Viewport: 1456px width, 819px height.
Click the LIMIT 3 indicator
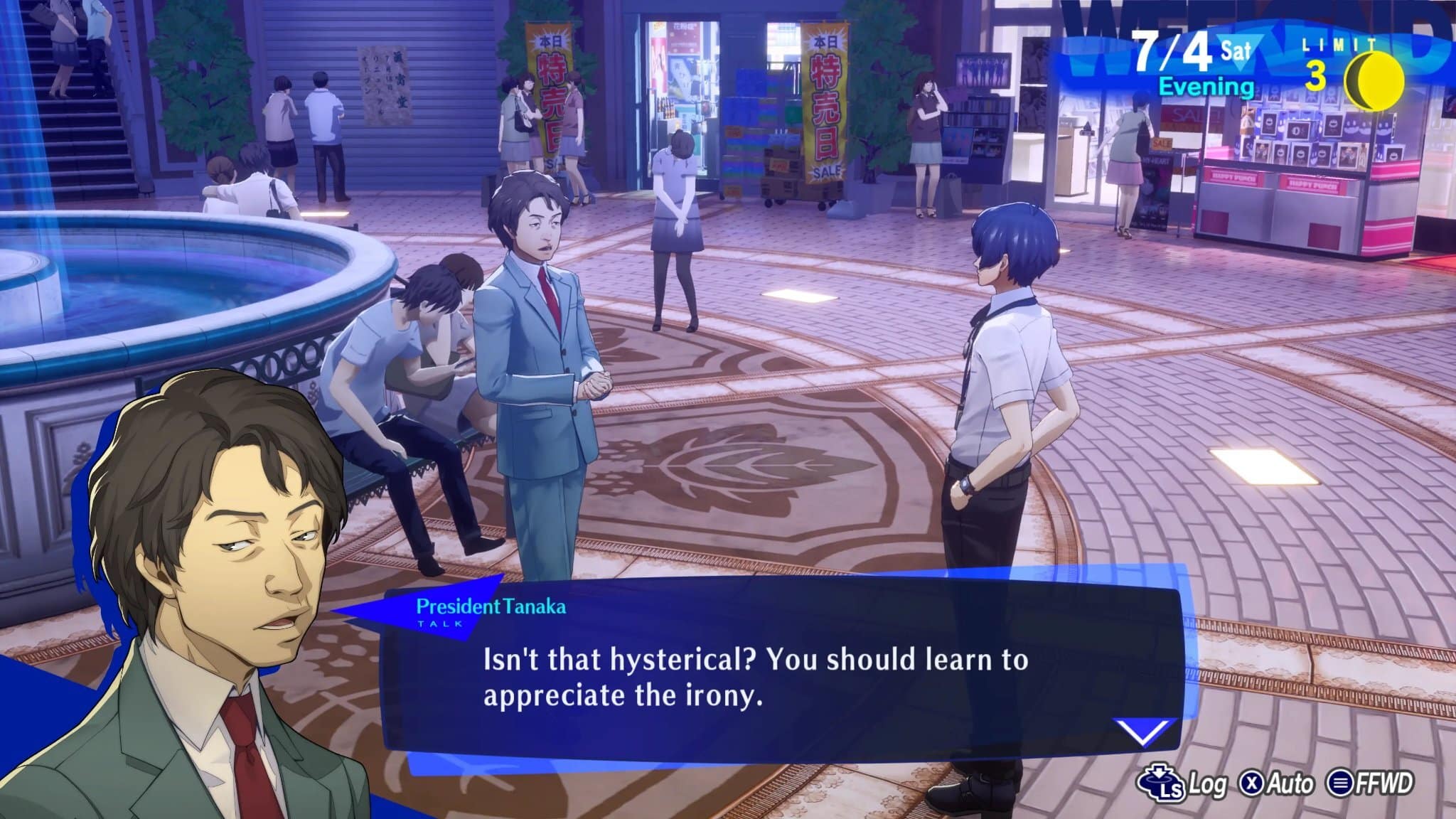coord(1328,60)
